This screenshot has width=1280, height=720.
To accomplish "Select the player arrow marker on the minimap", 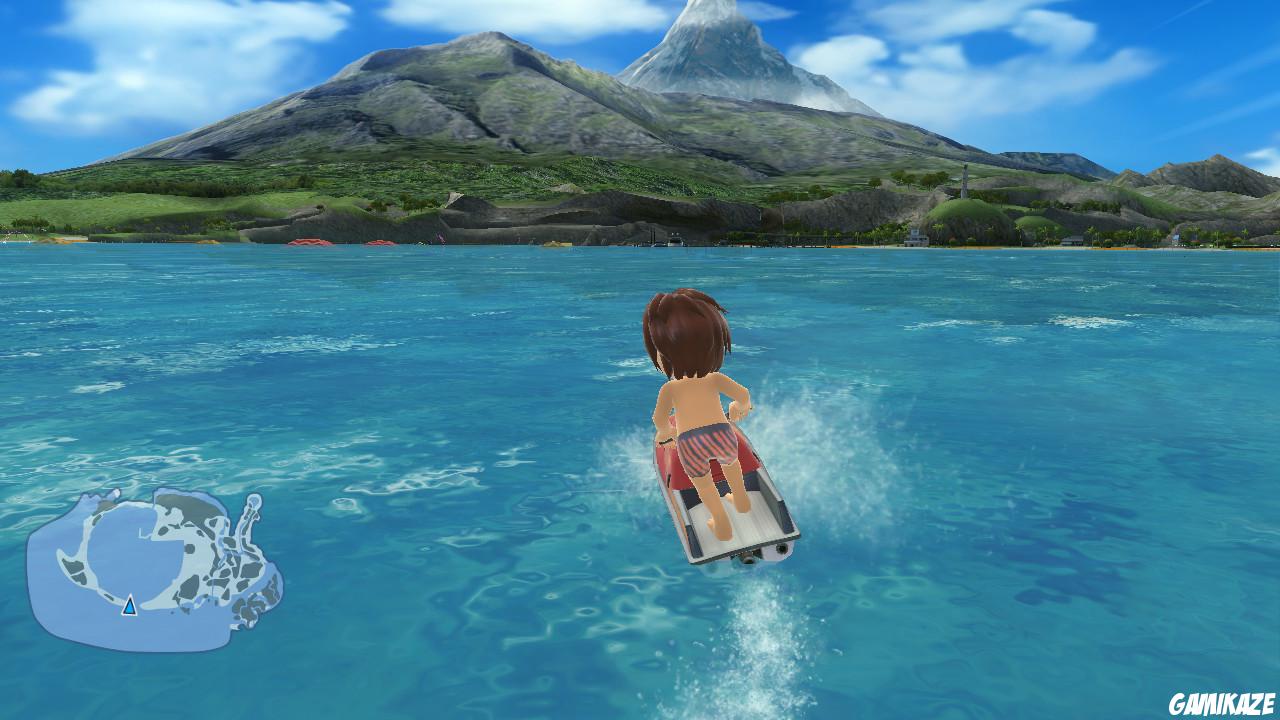I will tap(129, 607).
